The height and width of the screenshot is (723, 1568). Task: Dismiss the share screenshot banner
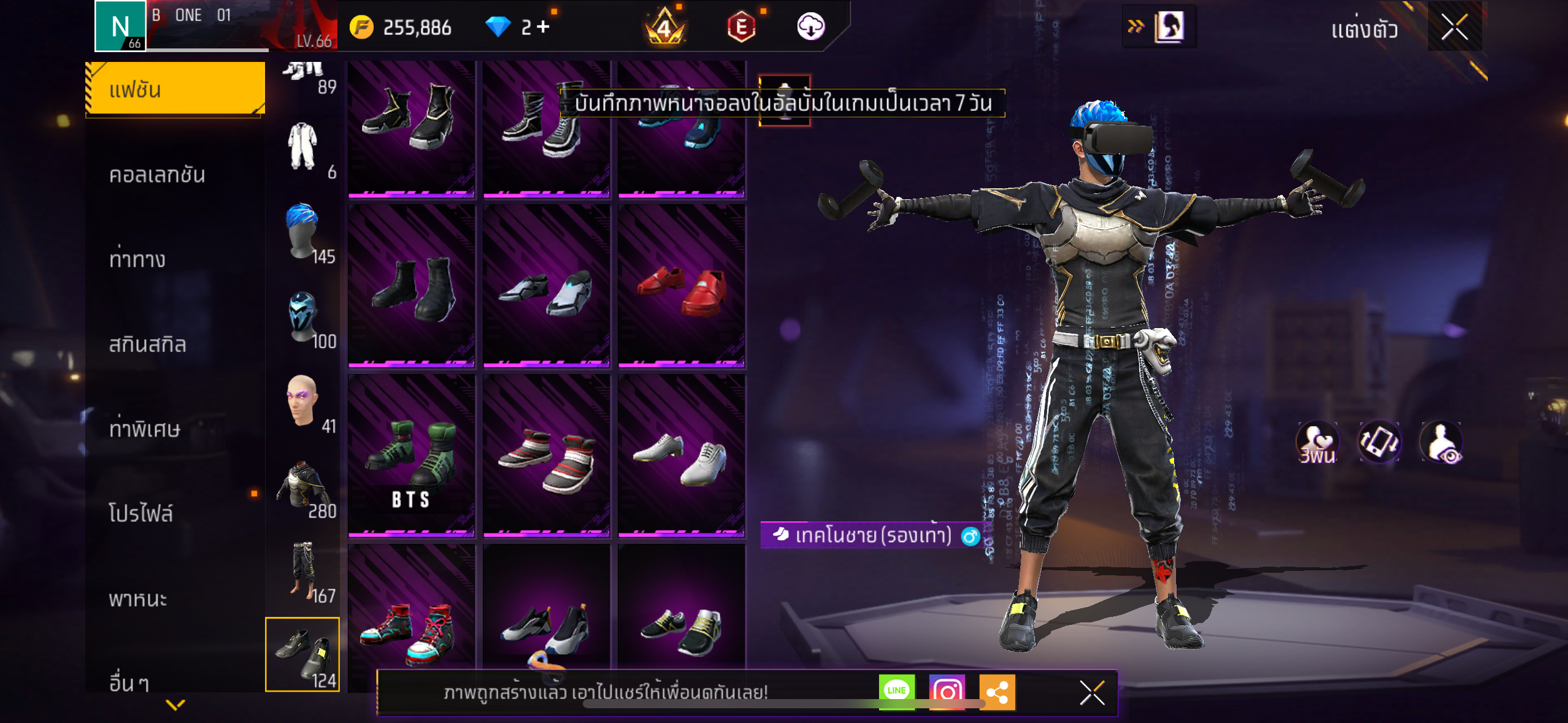coord(1092,693)
